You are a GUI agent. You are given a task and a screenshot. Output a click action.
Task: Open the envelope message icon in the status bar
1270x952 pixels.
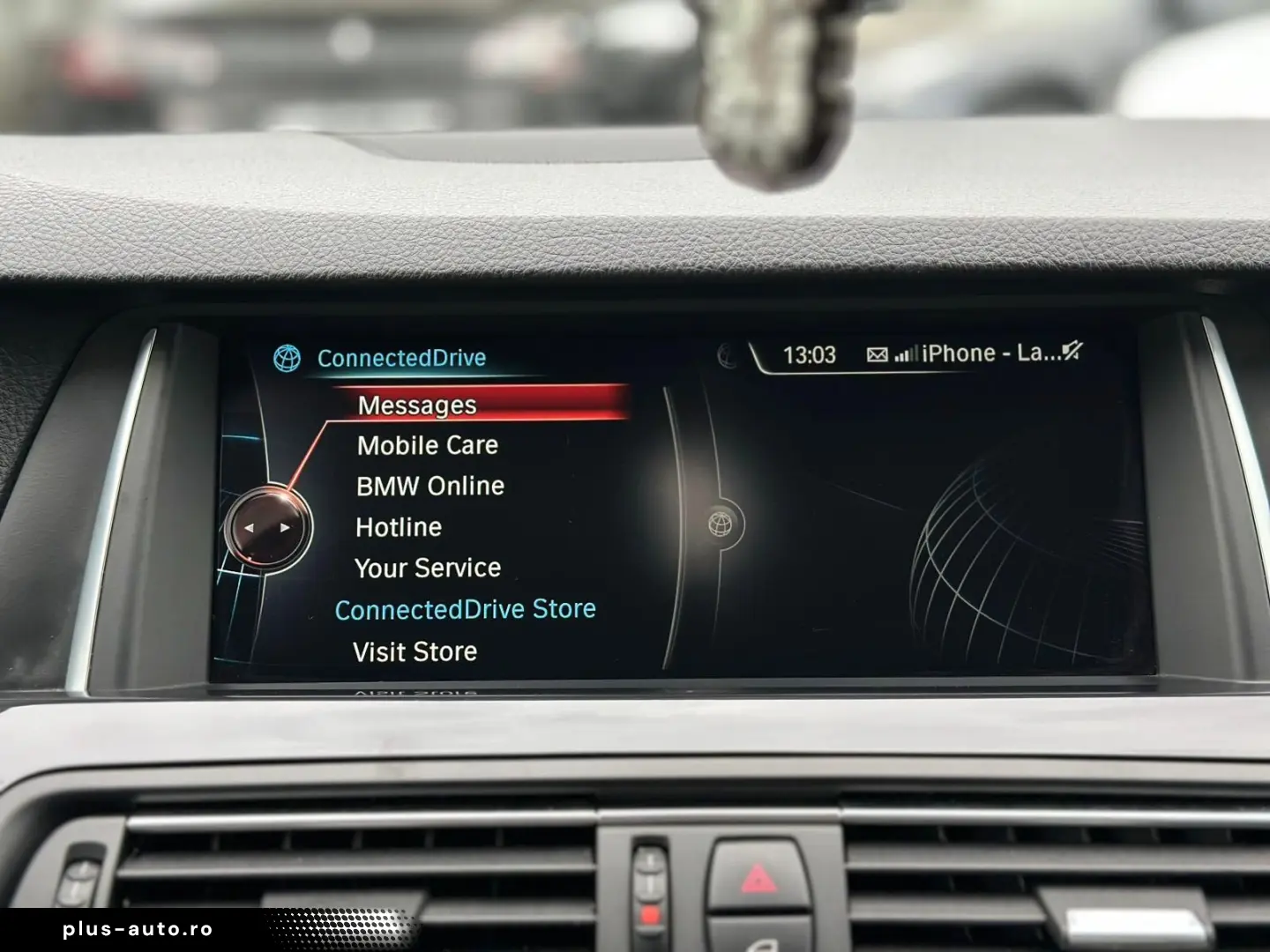878,353
